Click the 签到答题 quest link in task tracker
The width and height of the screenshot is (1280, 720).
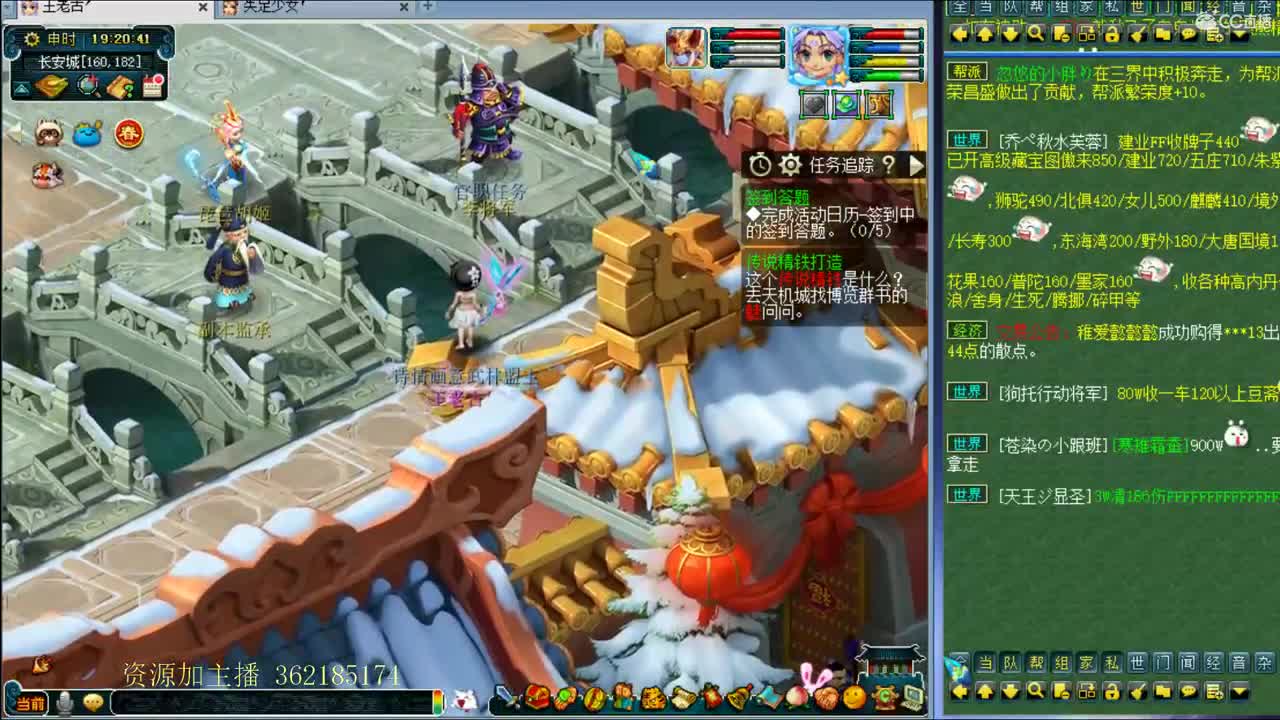[x=777, y=196]
